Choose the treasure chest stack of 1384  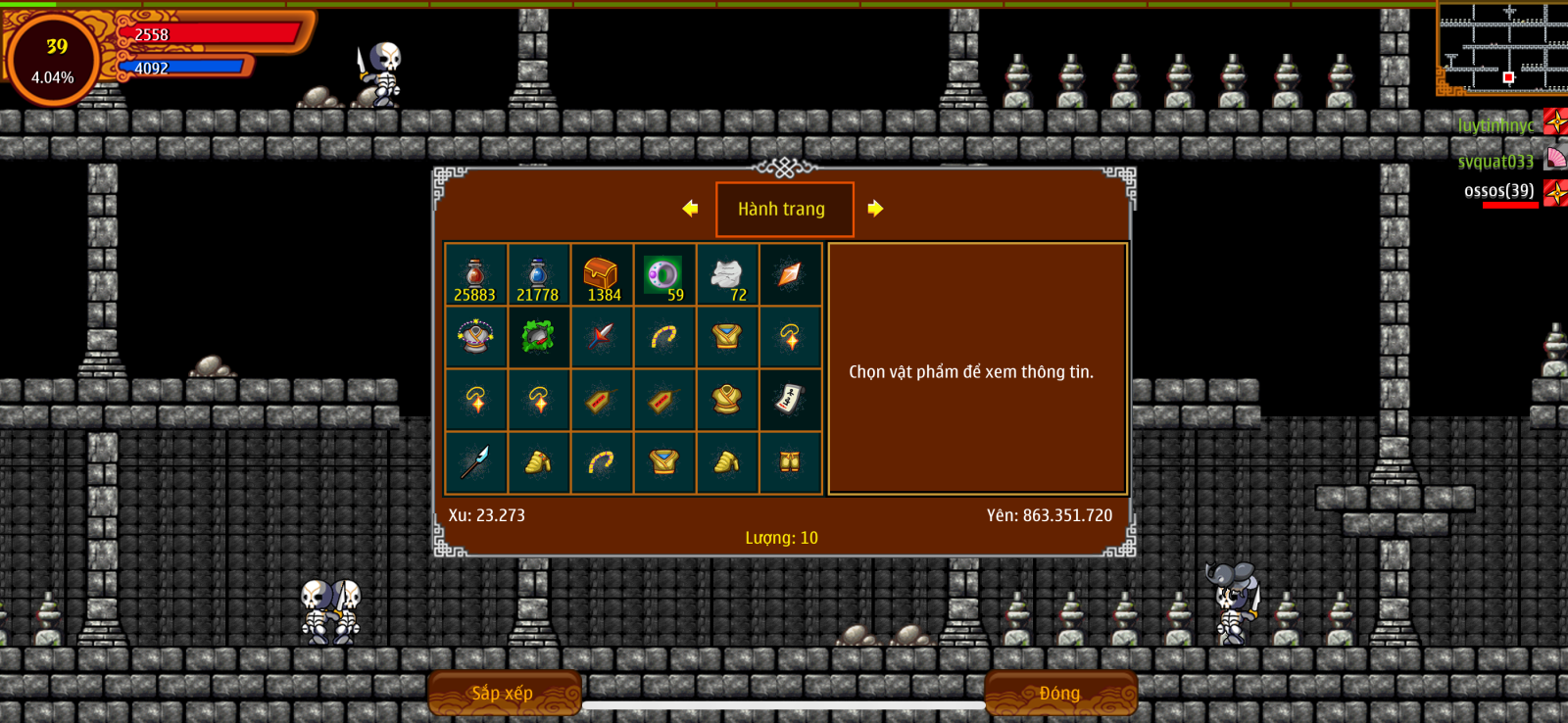[x=602, y=275]
